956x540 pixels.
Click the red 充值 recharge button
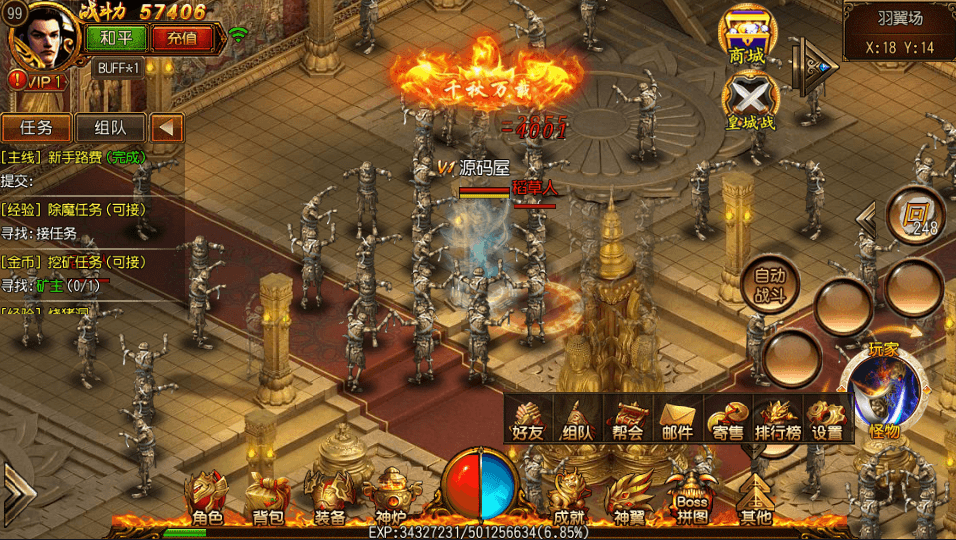[x=182, y=38]
